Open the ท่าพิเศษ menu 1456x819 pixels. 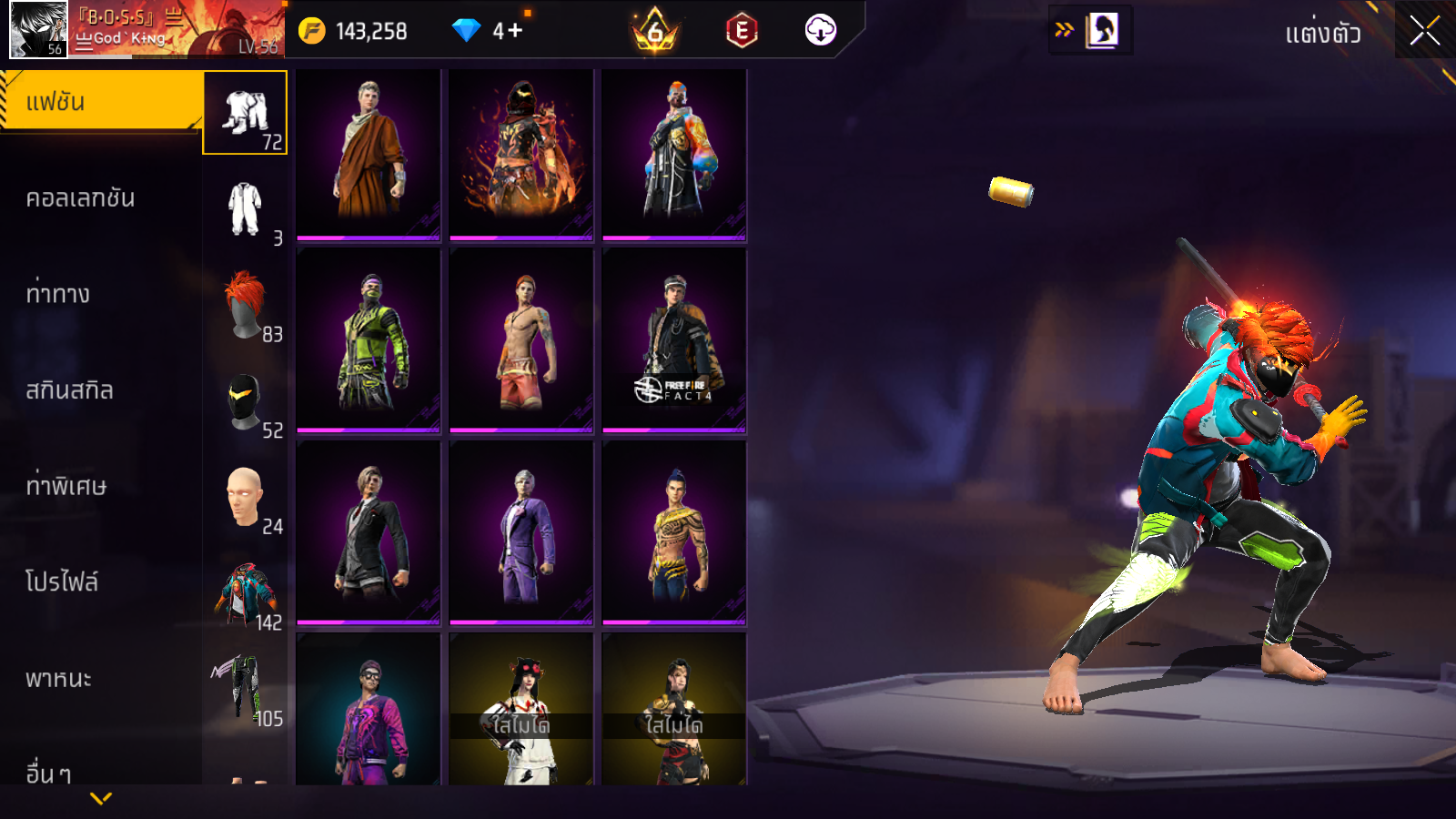(x=66, y=486)
